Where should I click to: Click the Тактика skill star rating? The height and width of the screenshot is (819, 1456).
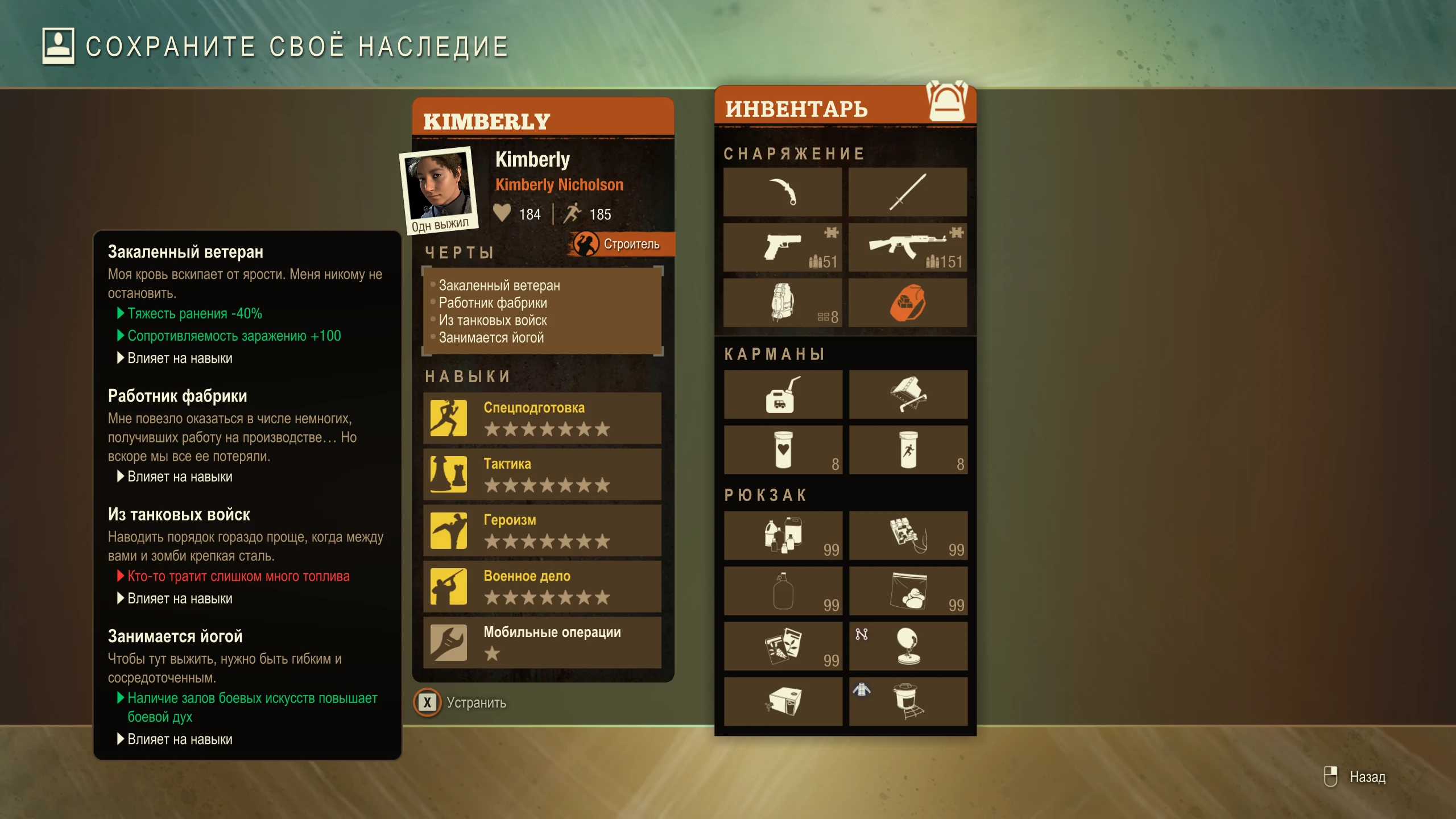click(548, 485)
